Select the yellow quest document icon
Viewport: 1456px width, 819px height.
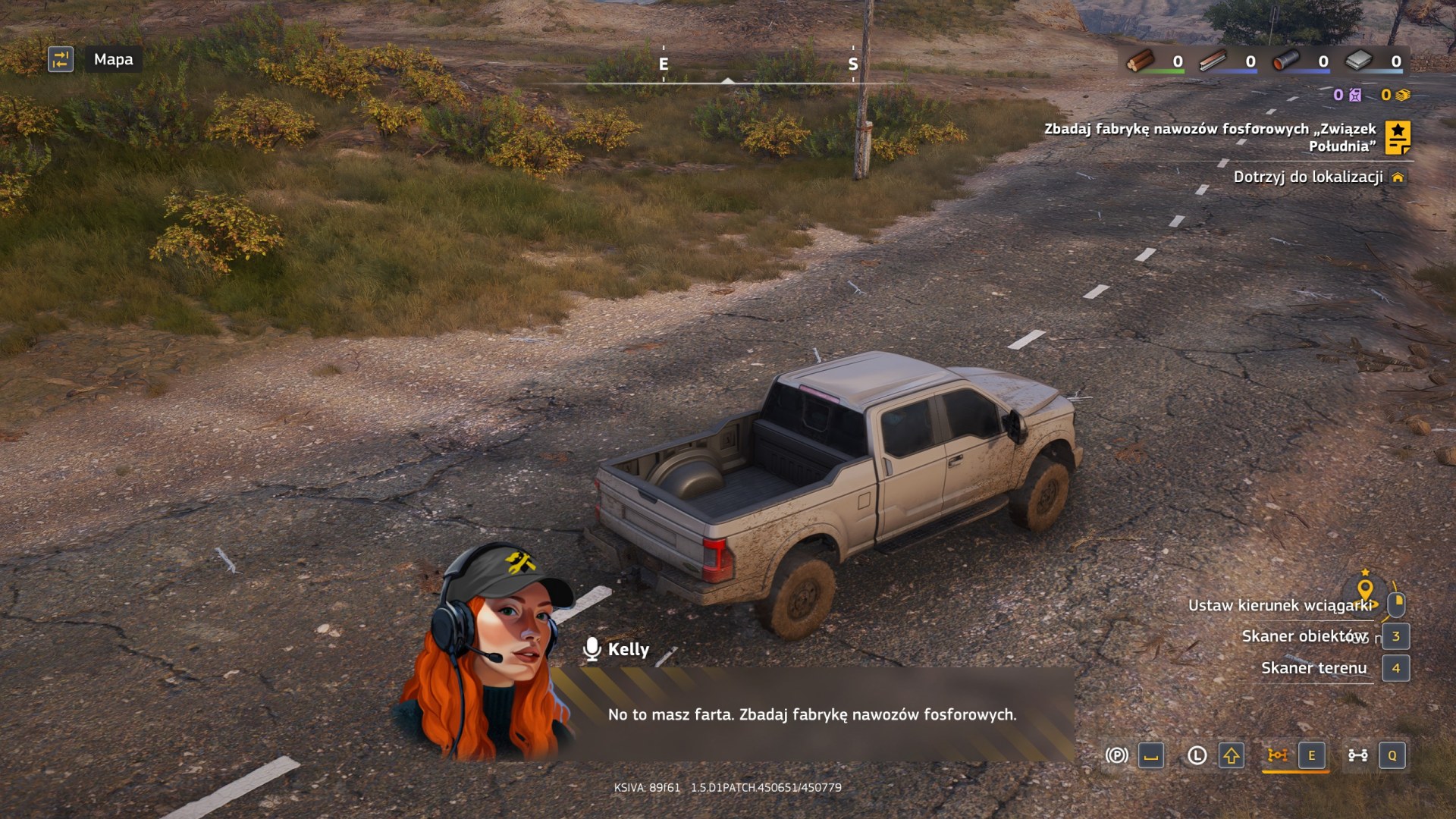coord(1398,137)
